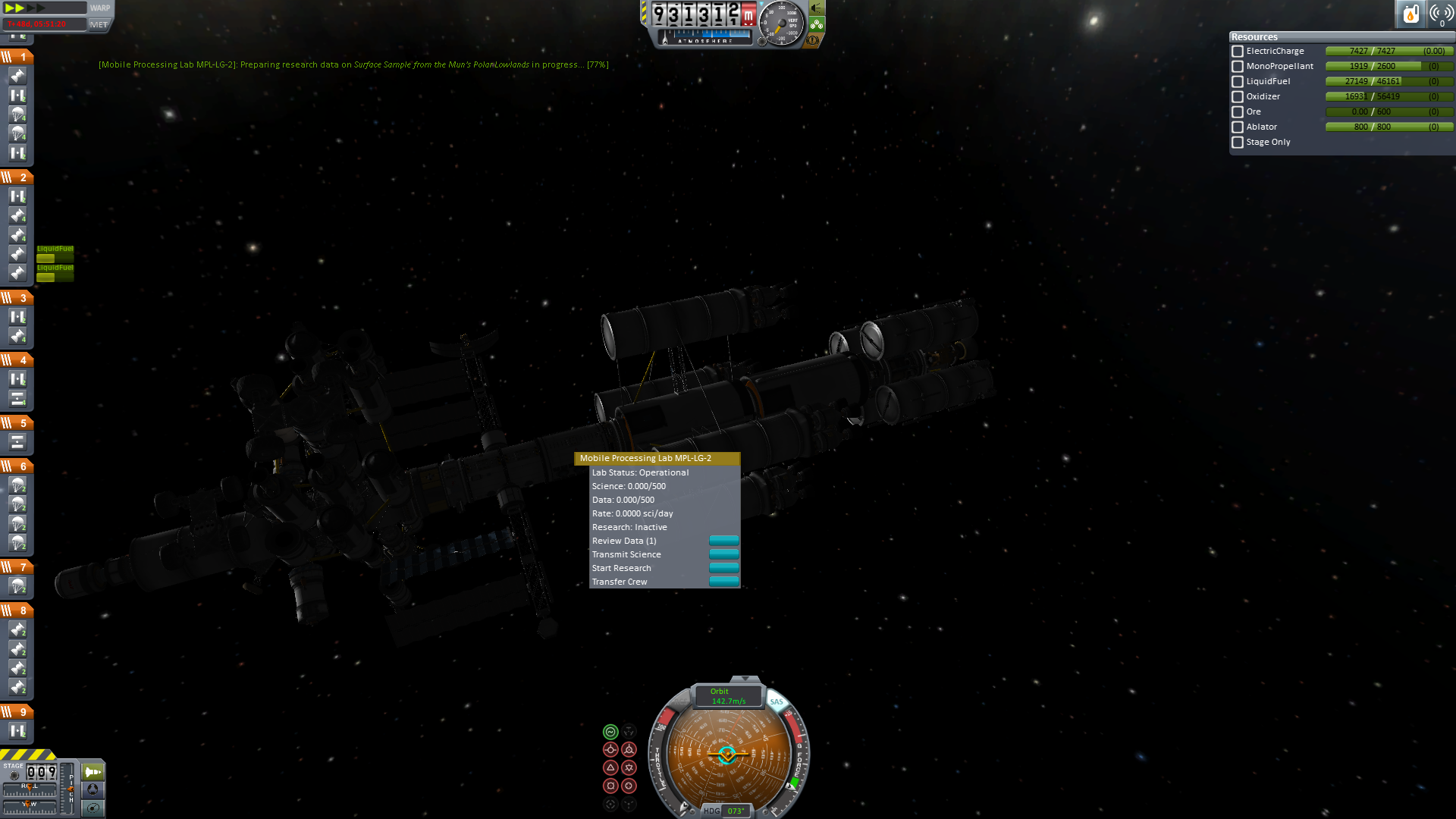Screen dimensions: 1456x819
Task: Click the time warp arrows
Action: (x=23, y=8)
